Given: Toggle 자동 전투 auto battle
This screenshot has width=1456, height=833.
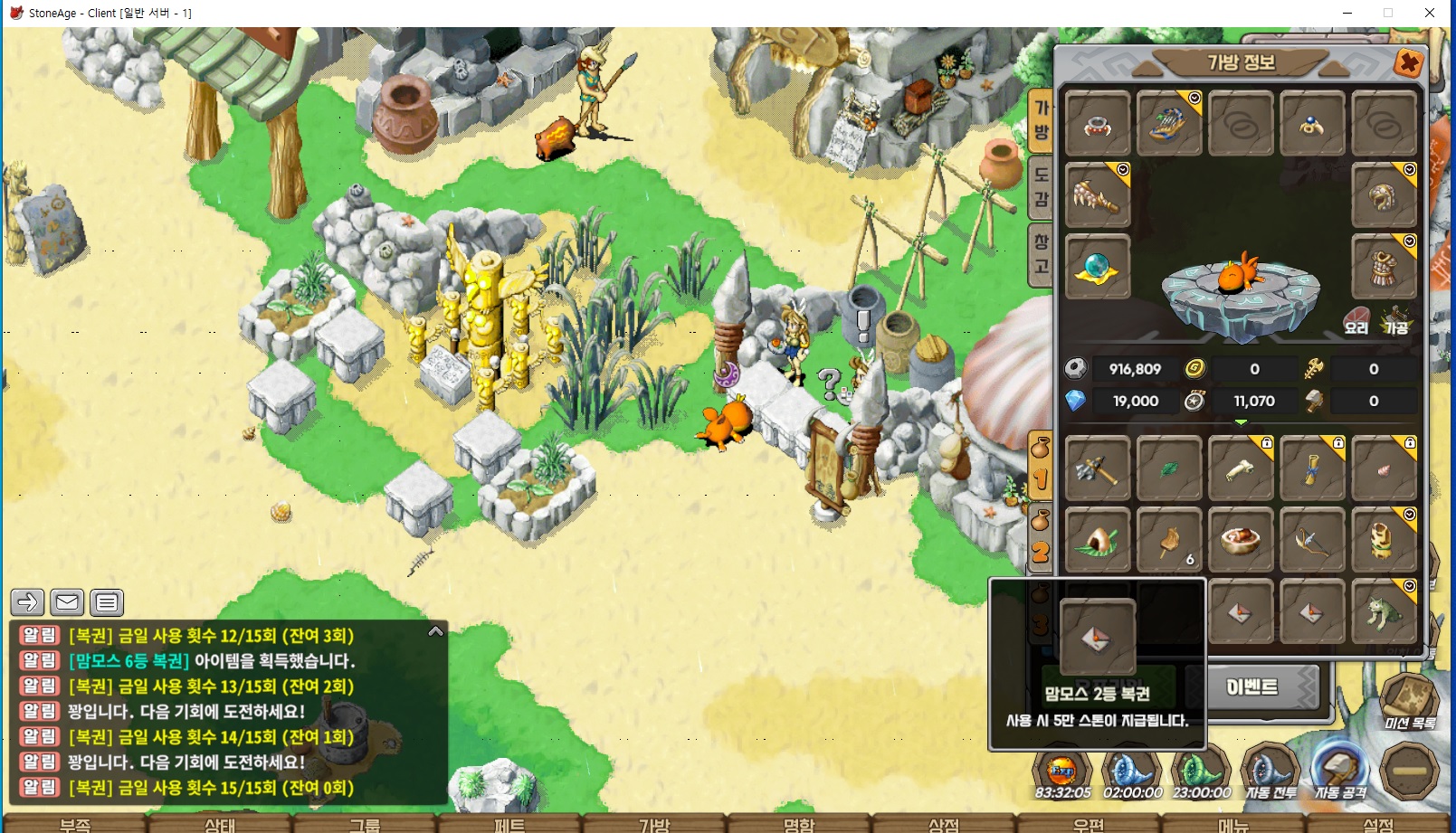Looking at the screenshot, I should click(x=1271, y=773).
